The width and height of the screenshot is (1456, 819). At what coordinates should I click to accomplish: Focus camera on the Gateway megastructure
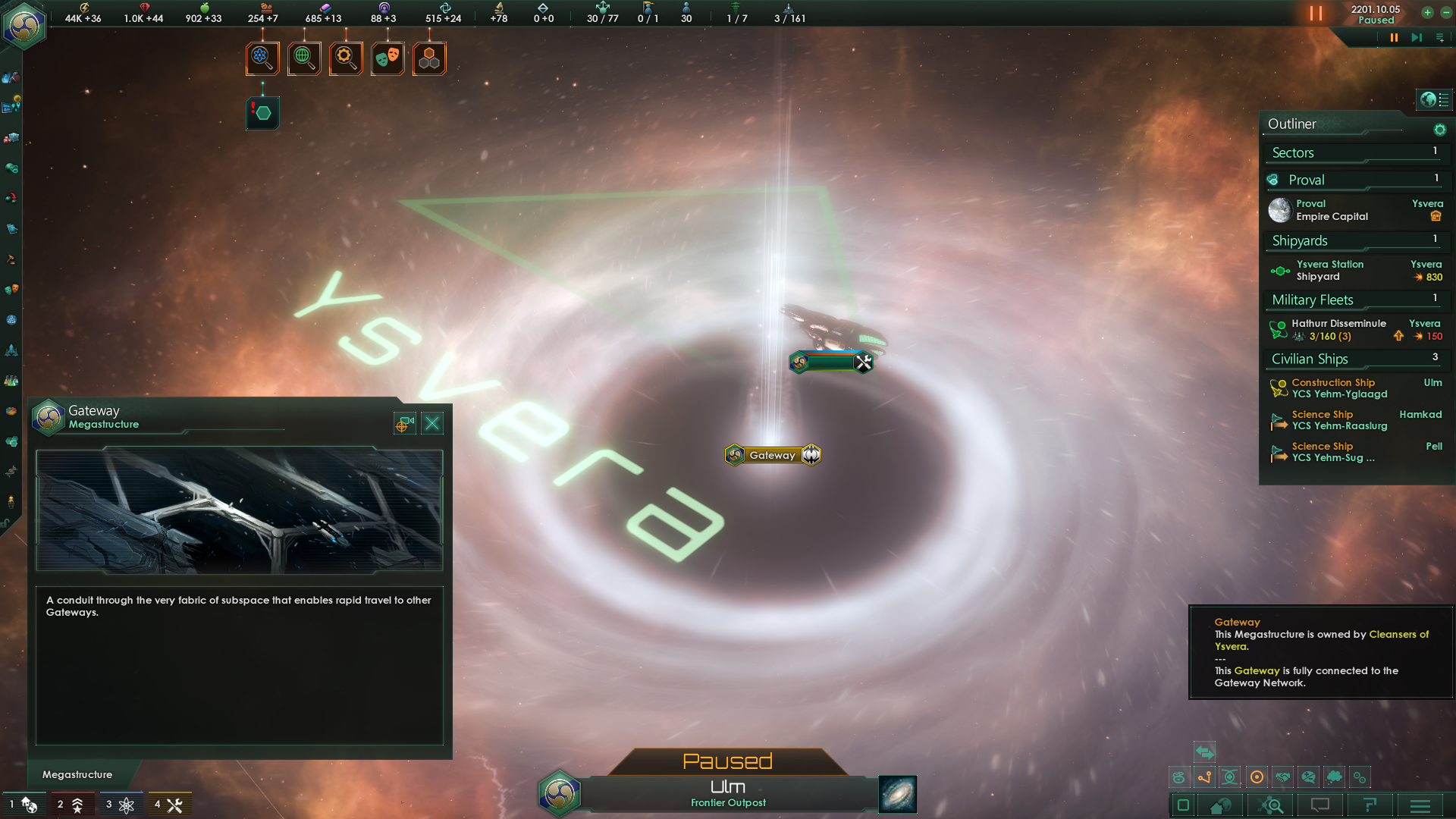point(404,423)
